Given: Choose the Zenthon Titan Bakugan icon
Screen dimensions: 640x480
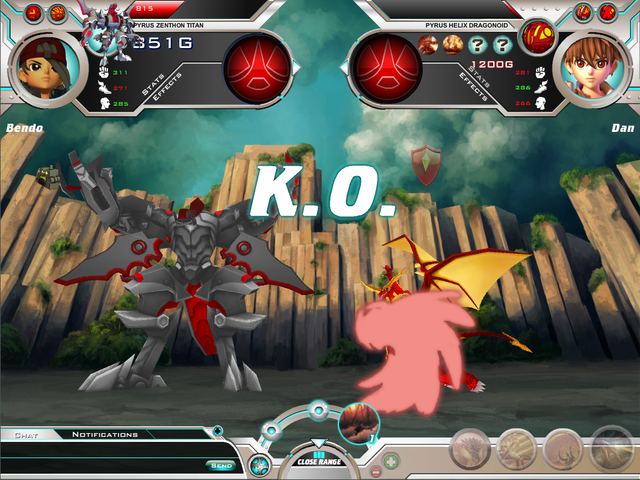Looking at the screenshot, I should click(104, 28).
